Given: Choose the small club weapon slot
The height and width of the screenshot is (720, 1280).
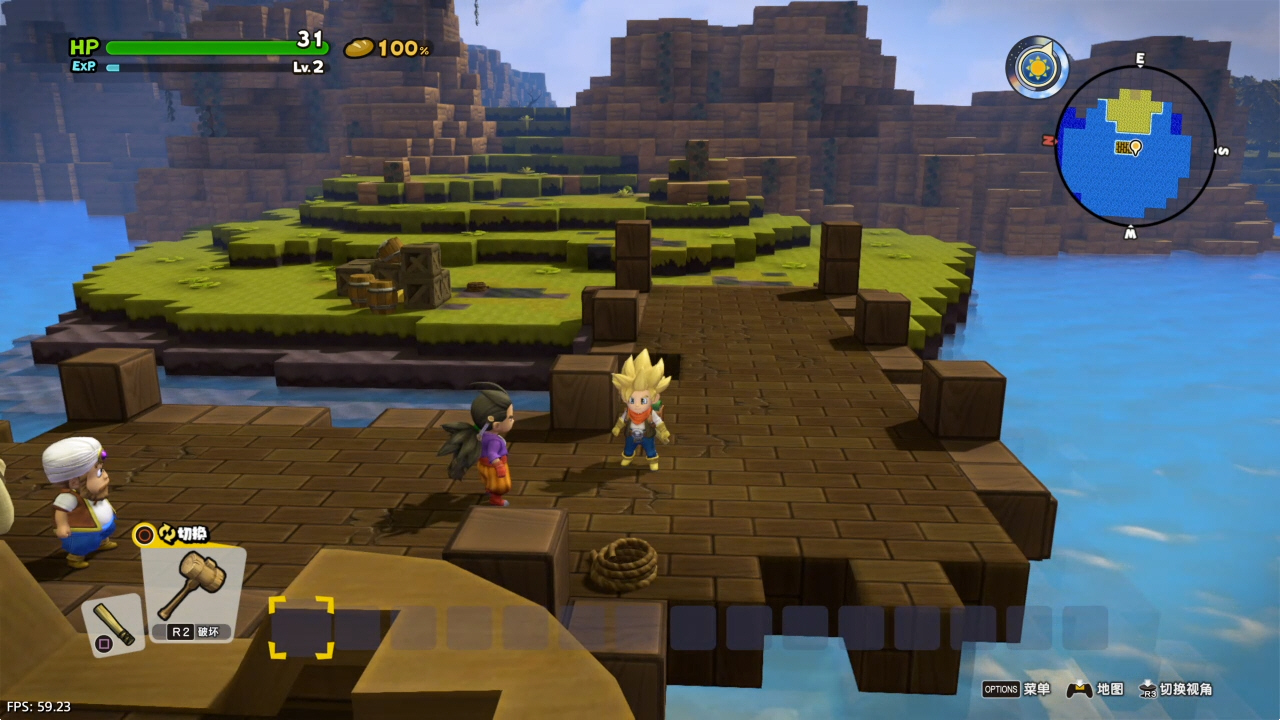Looking at the screenshot, I should (x=113, y=625).
